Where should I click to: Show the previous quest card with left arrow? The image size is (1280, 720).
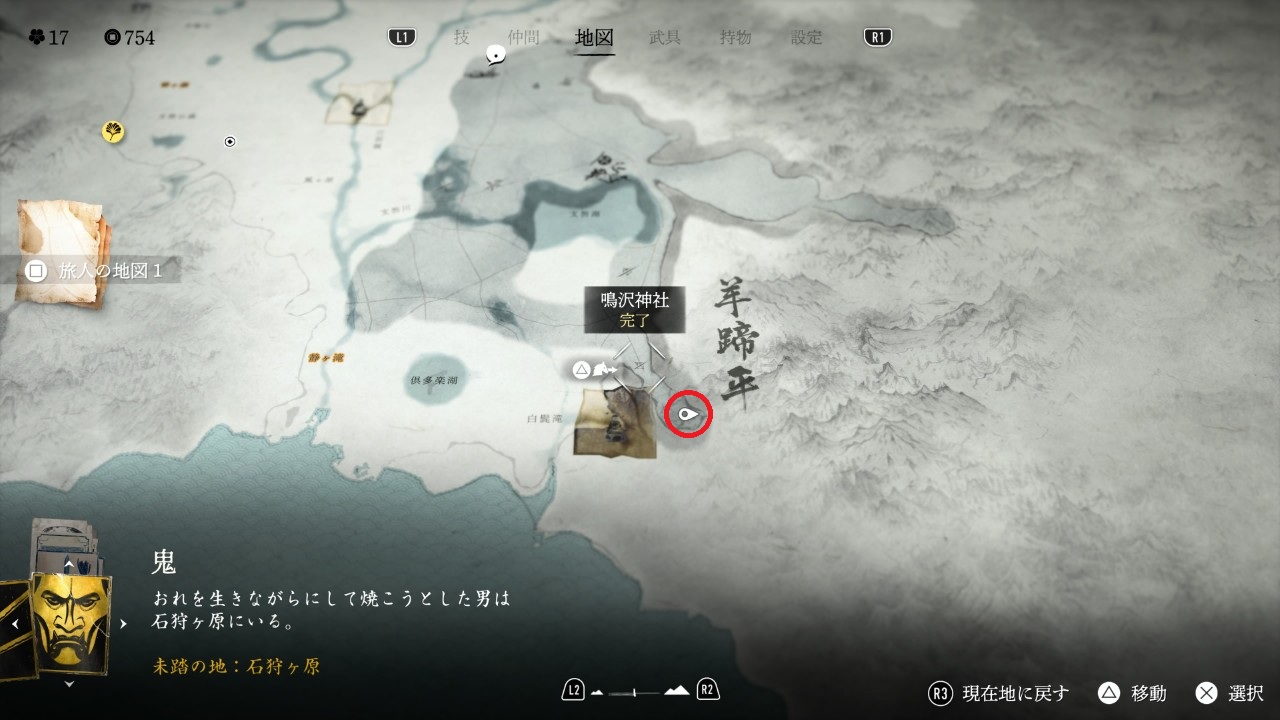16,623
